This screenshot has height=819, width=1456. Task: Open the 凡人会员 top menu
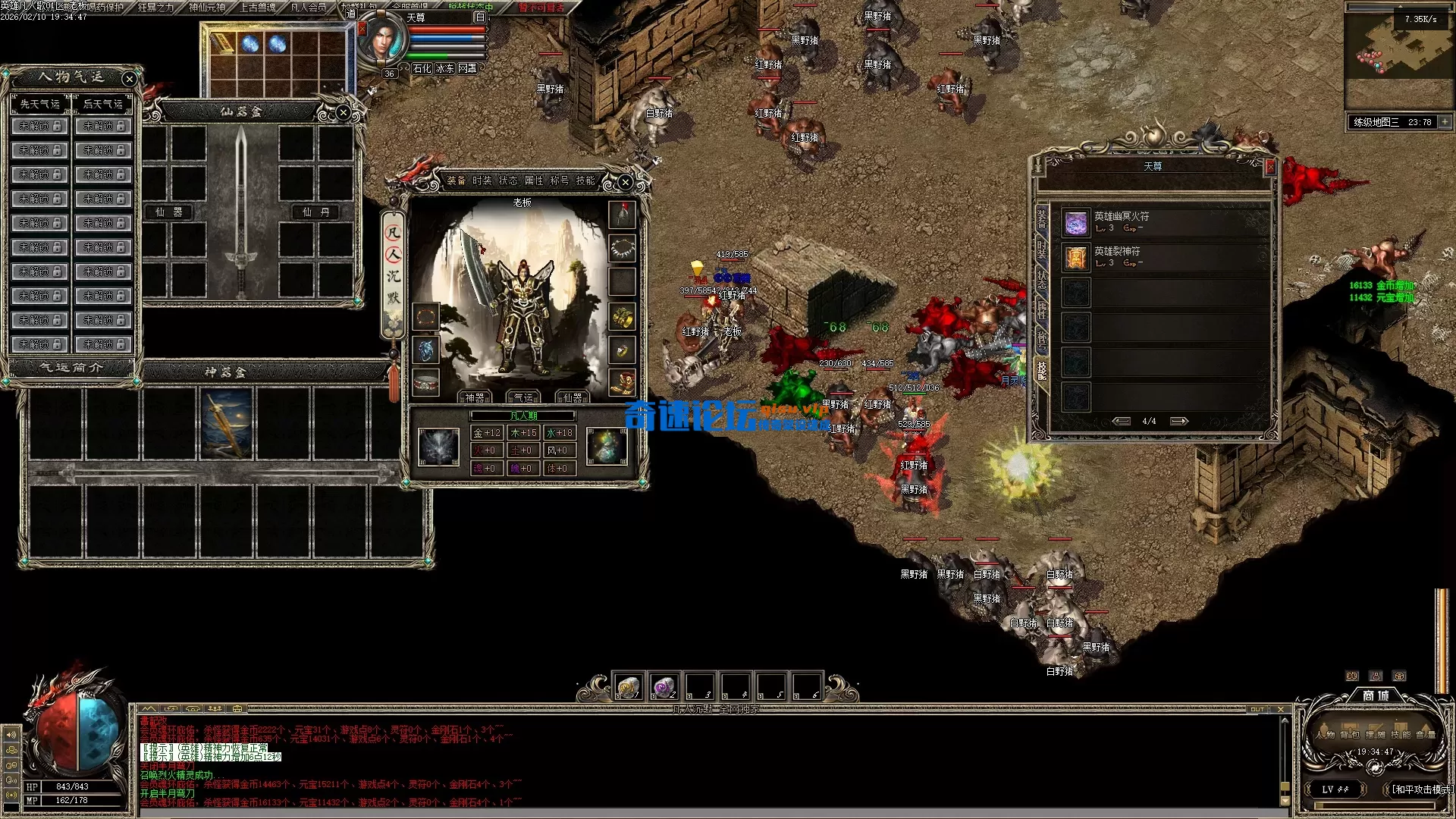309,8
